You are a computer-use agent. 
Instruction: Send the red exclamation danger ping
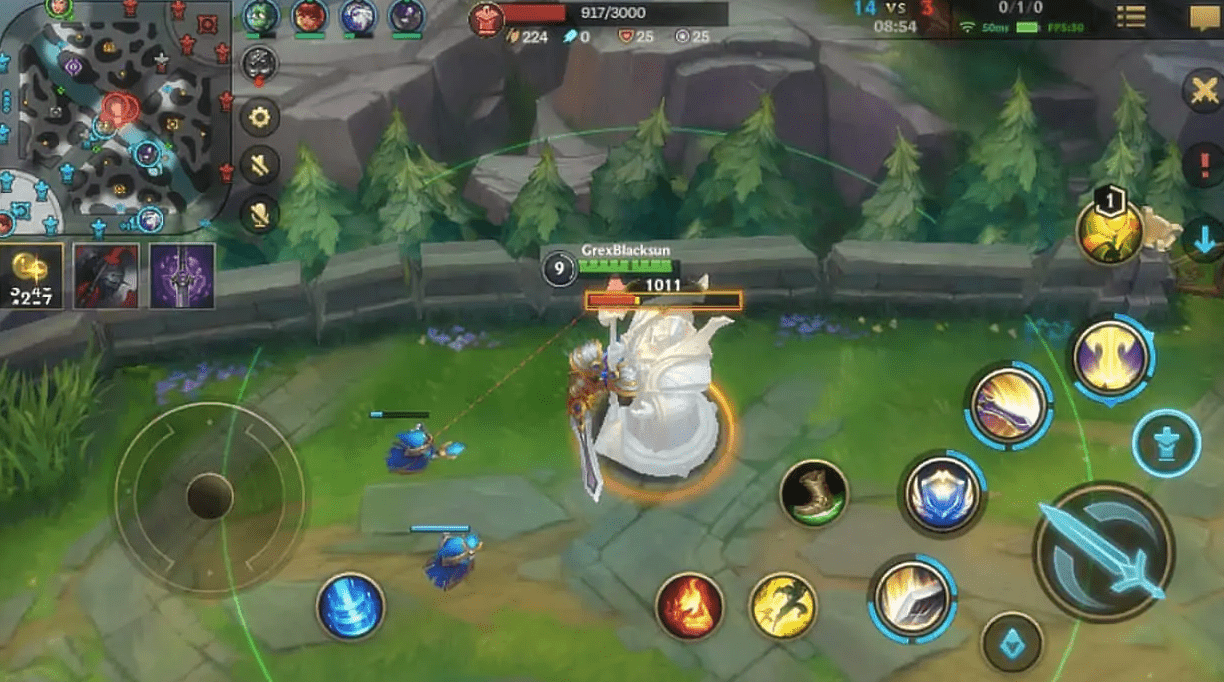1203,164
